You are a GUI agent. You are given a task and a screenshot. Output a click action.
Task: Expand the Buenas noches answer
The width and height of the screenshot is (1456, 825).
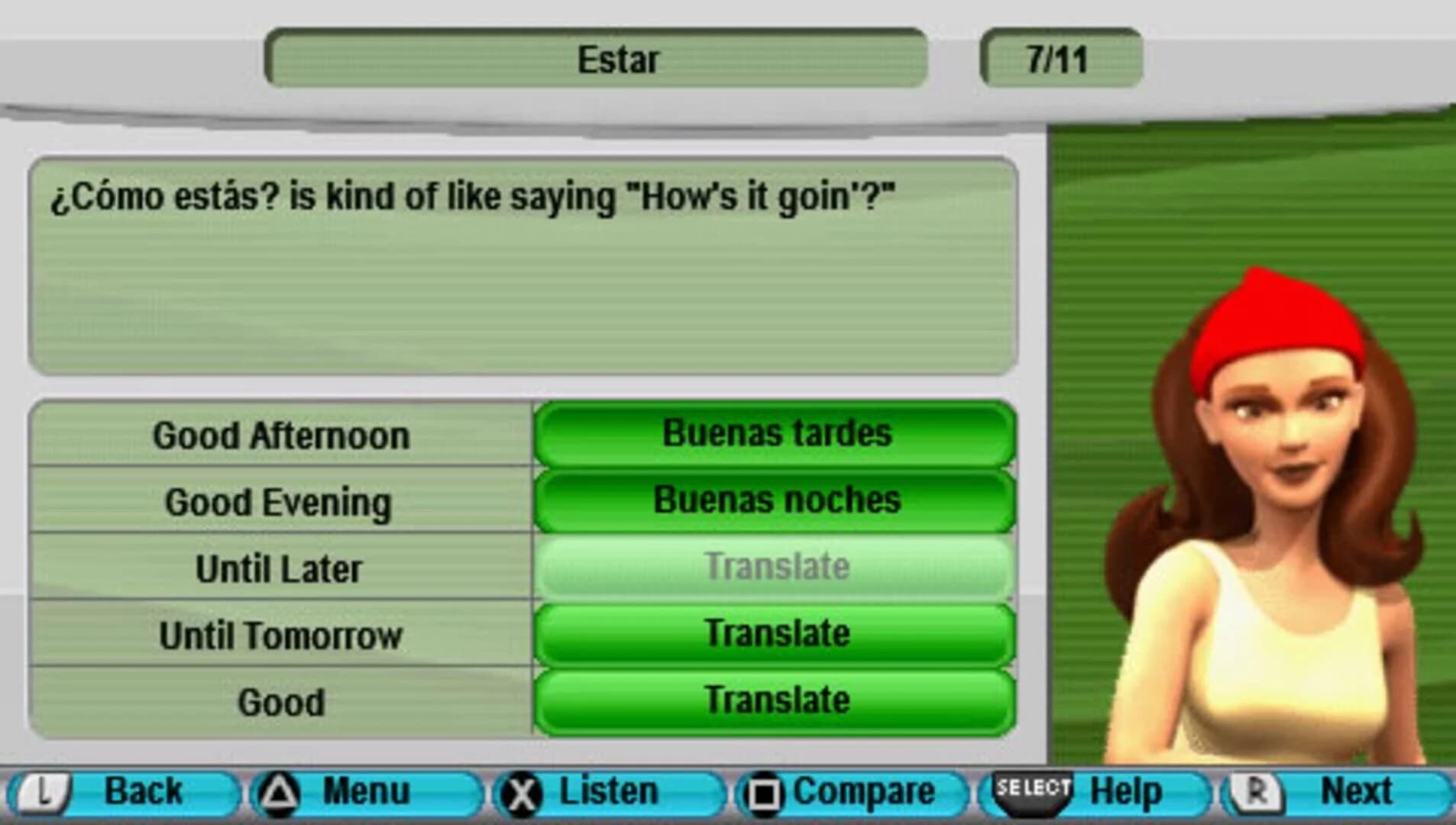click(774, 500)
